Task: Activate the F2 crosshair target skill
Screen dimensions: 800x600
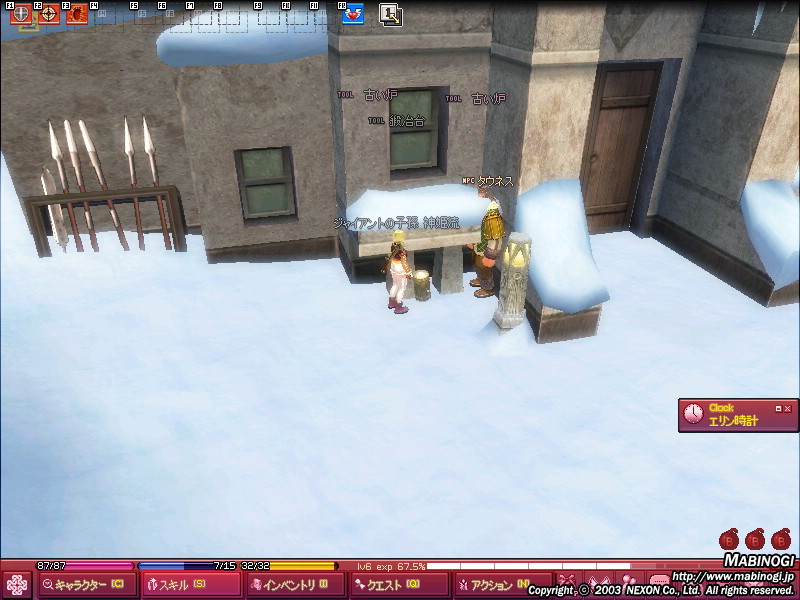Action: (x=48, y=14)
